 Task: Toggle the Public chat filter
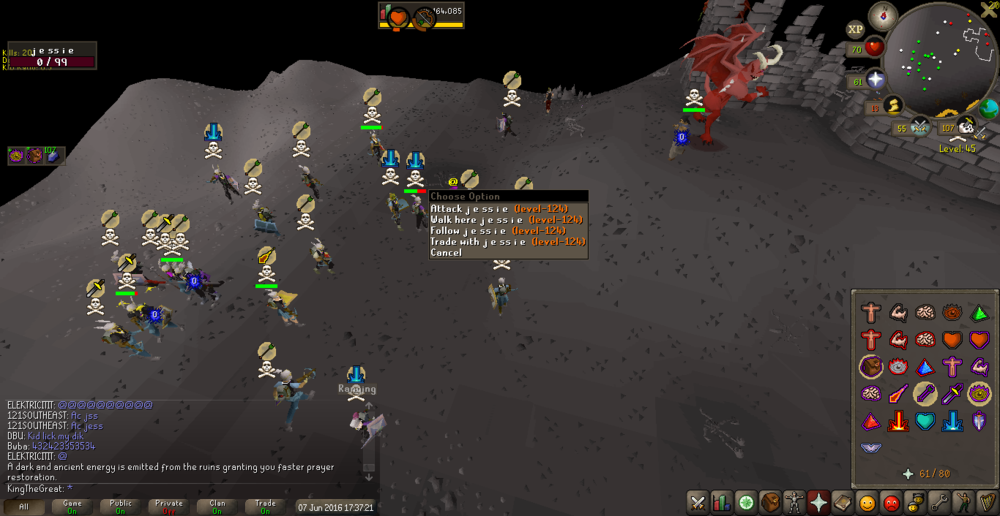[x=120, y=507]
